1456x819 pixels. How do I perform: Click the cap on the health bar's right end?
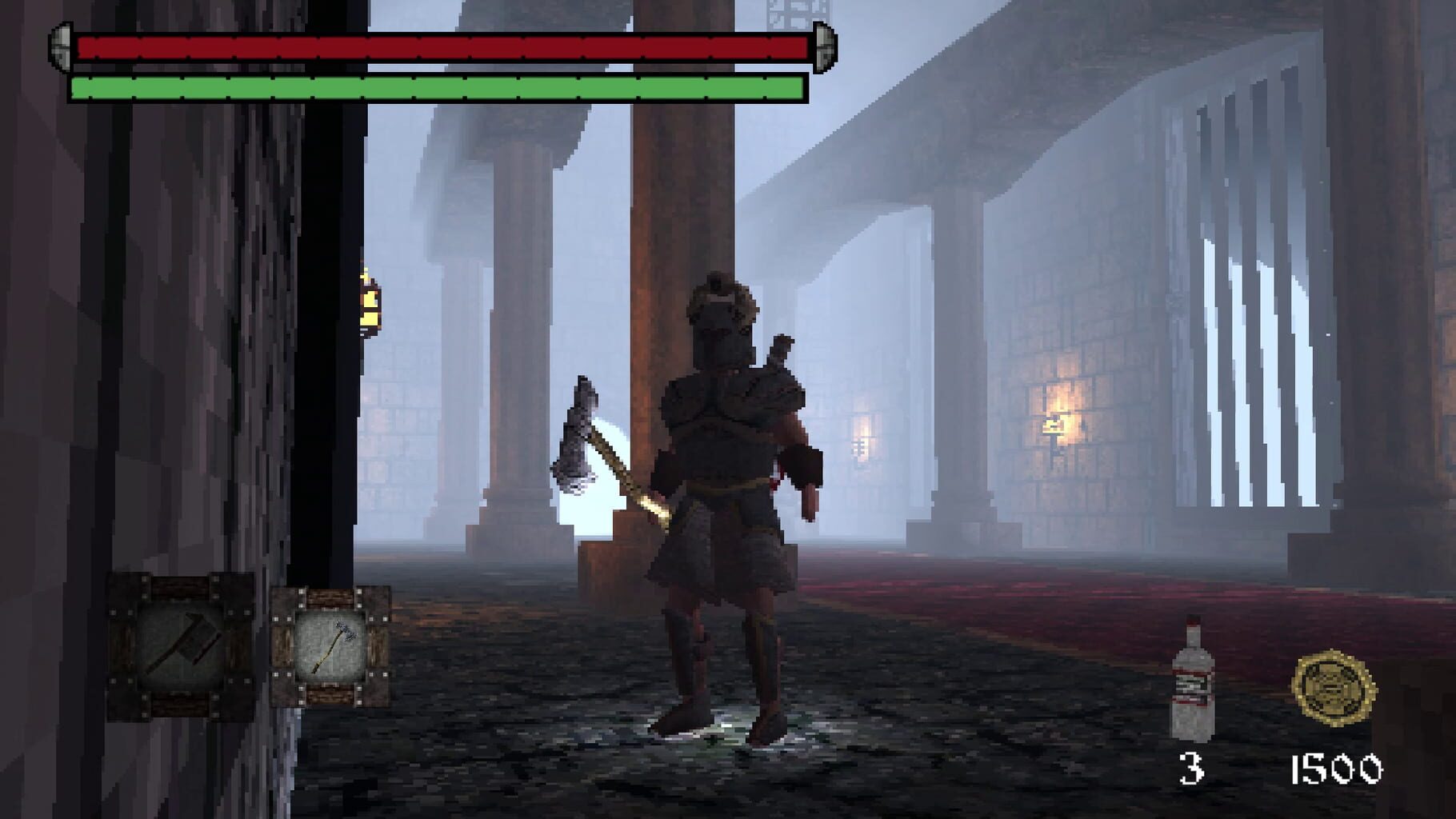coord(824,48)
